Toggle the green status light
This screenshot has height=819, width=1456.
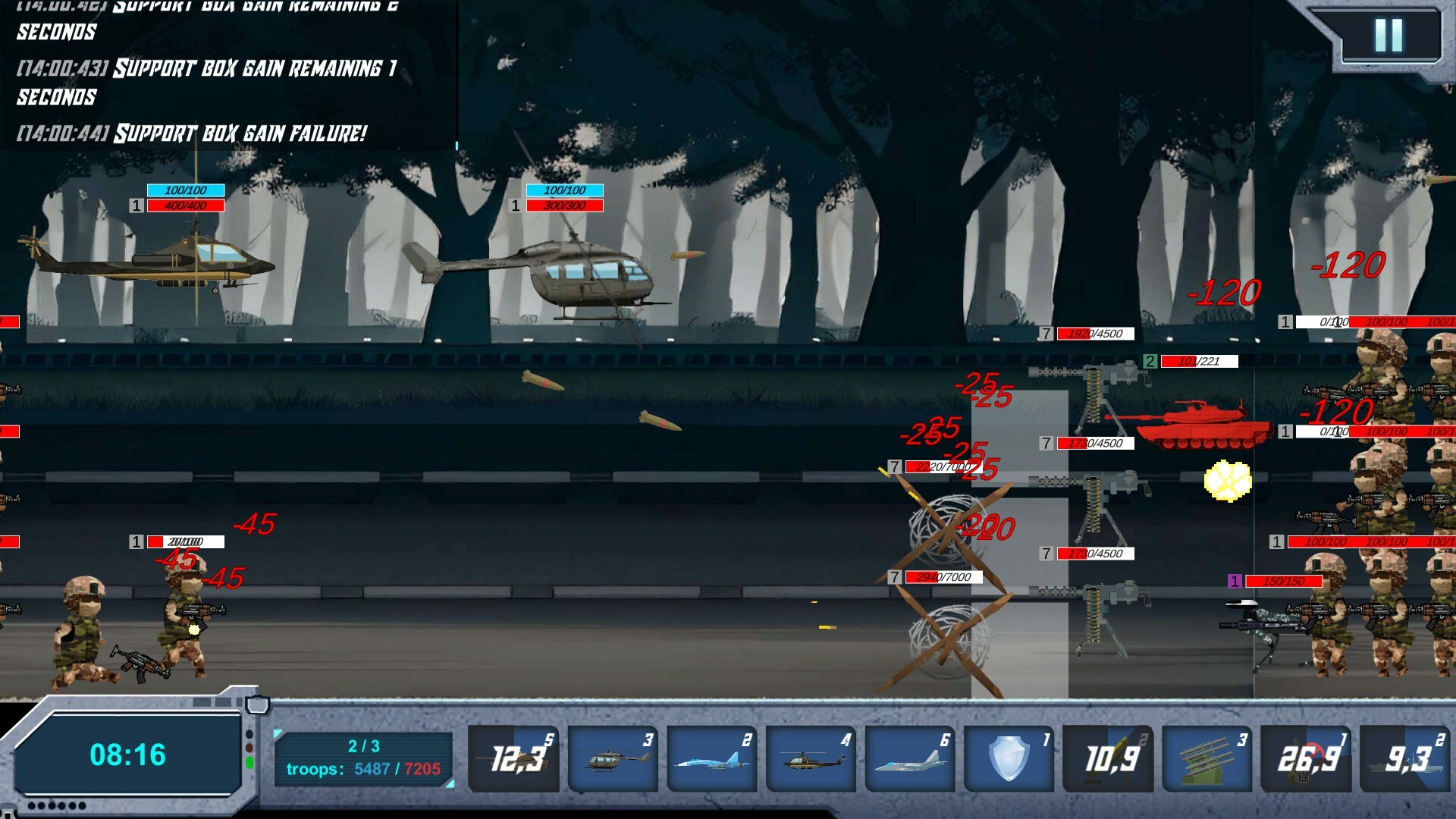click(249, 762)
